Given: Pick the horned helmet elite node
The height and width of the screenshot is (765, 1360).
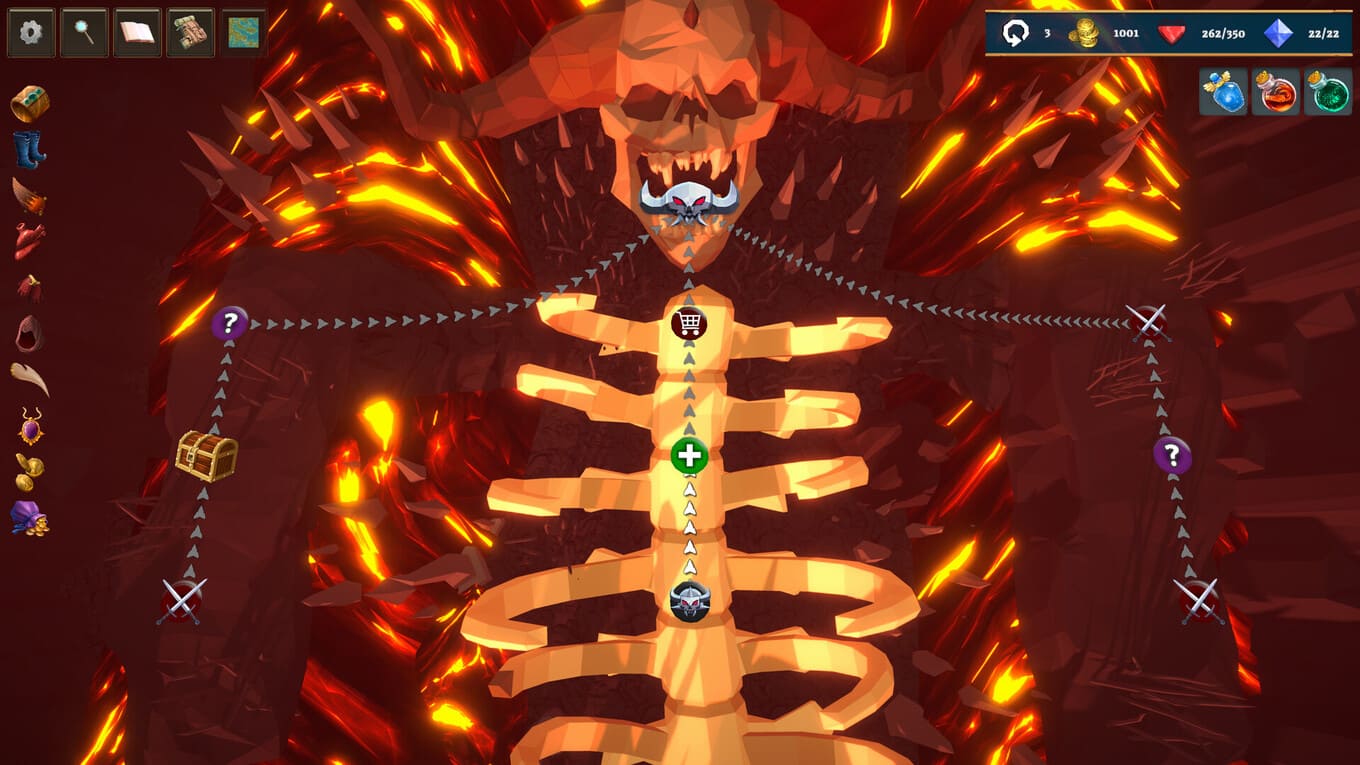Looking at the screenshot, I should click(689, 601).
